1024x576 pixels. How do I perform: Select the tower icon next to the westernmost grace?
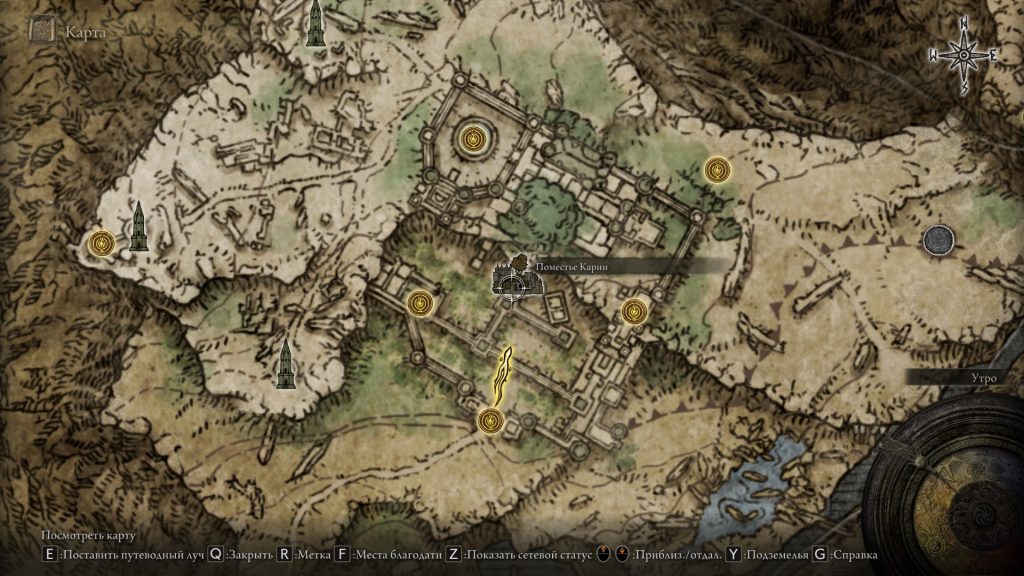138,227
